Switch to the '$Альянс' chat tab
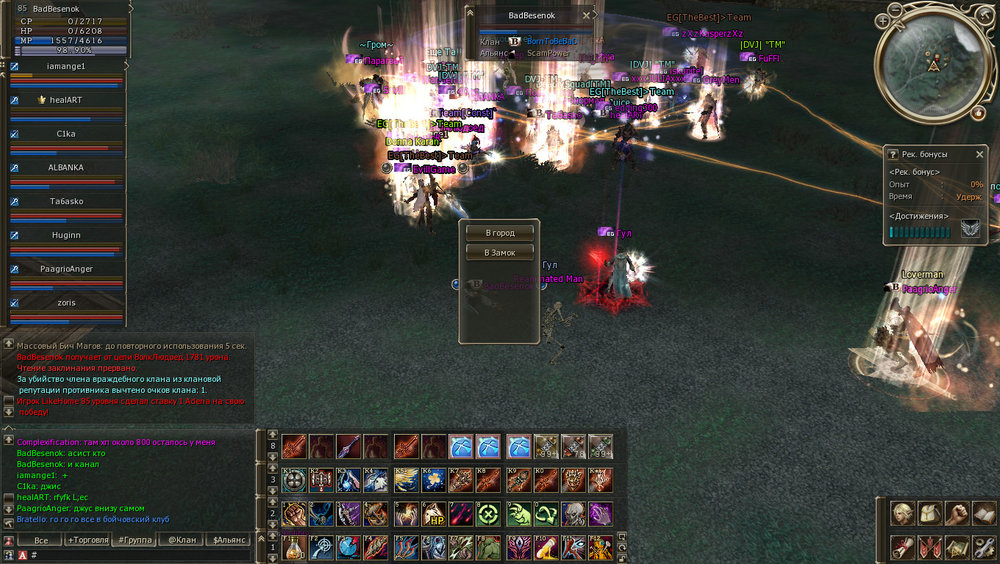The width and height of the screenshot is (1000, 564). pos(230,540)
